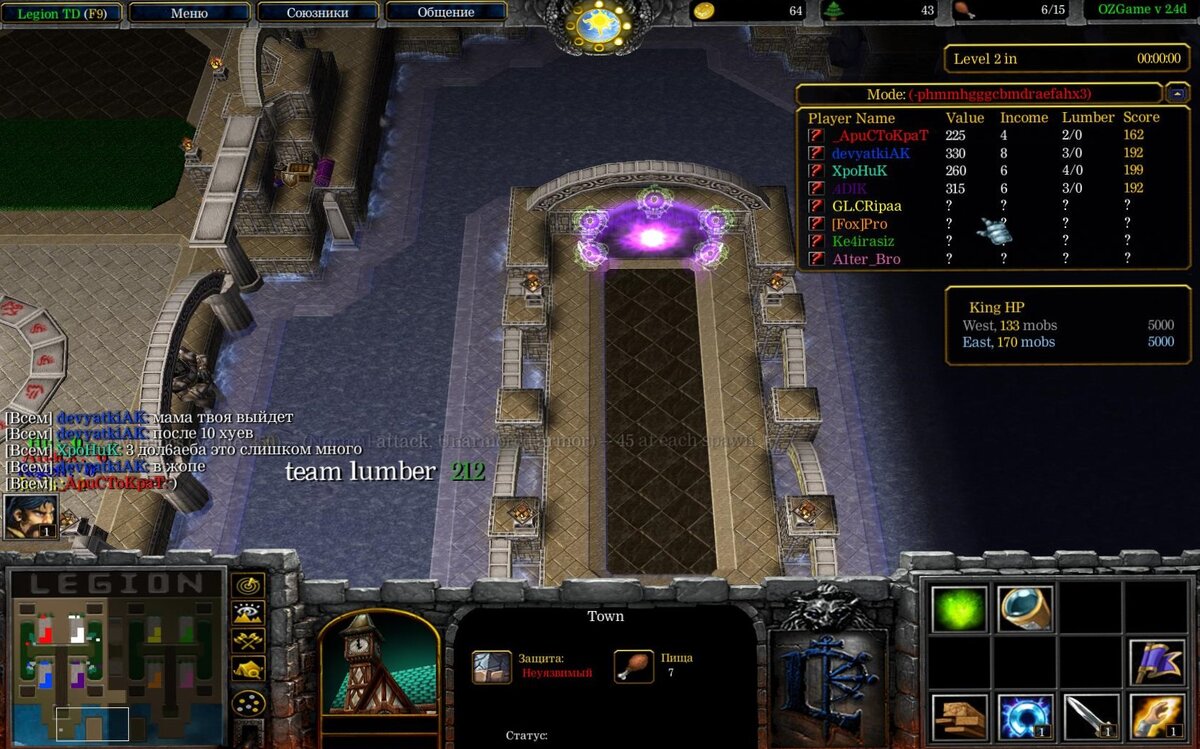Collapse the multiboard with the arrow button

point(1176,94)
